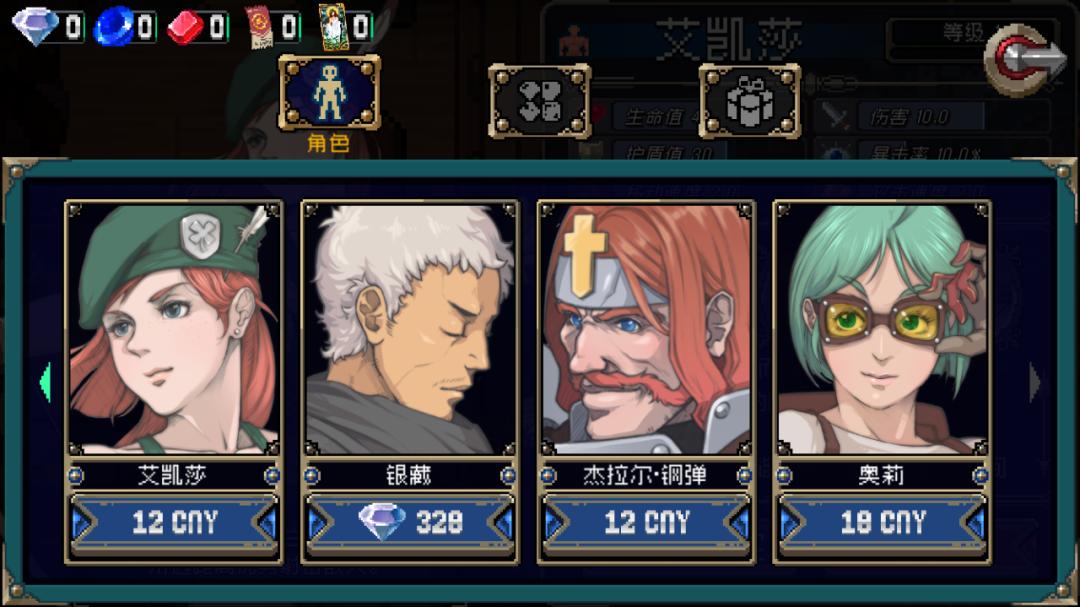Tap the red ruby currency icon
This screenshot has height=607, width=1080.
(x=185, y=27)
